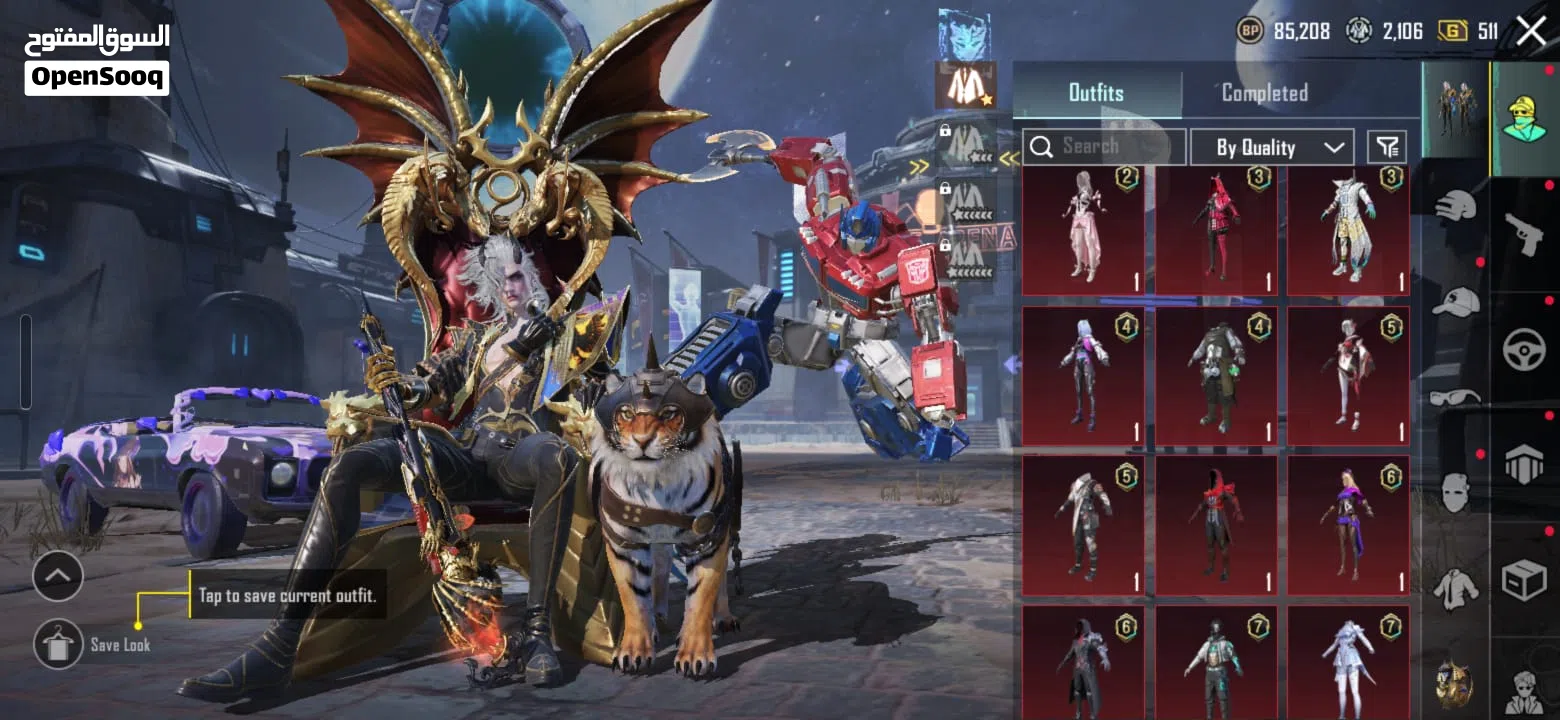
Task: Open the pistol weapons category
Action: coord(1524,235)
